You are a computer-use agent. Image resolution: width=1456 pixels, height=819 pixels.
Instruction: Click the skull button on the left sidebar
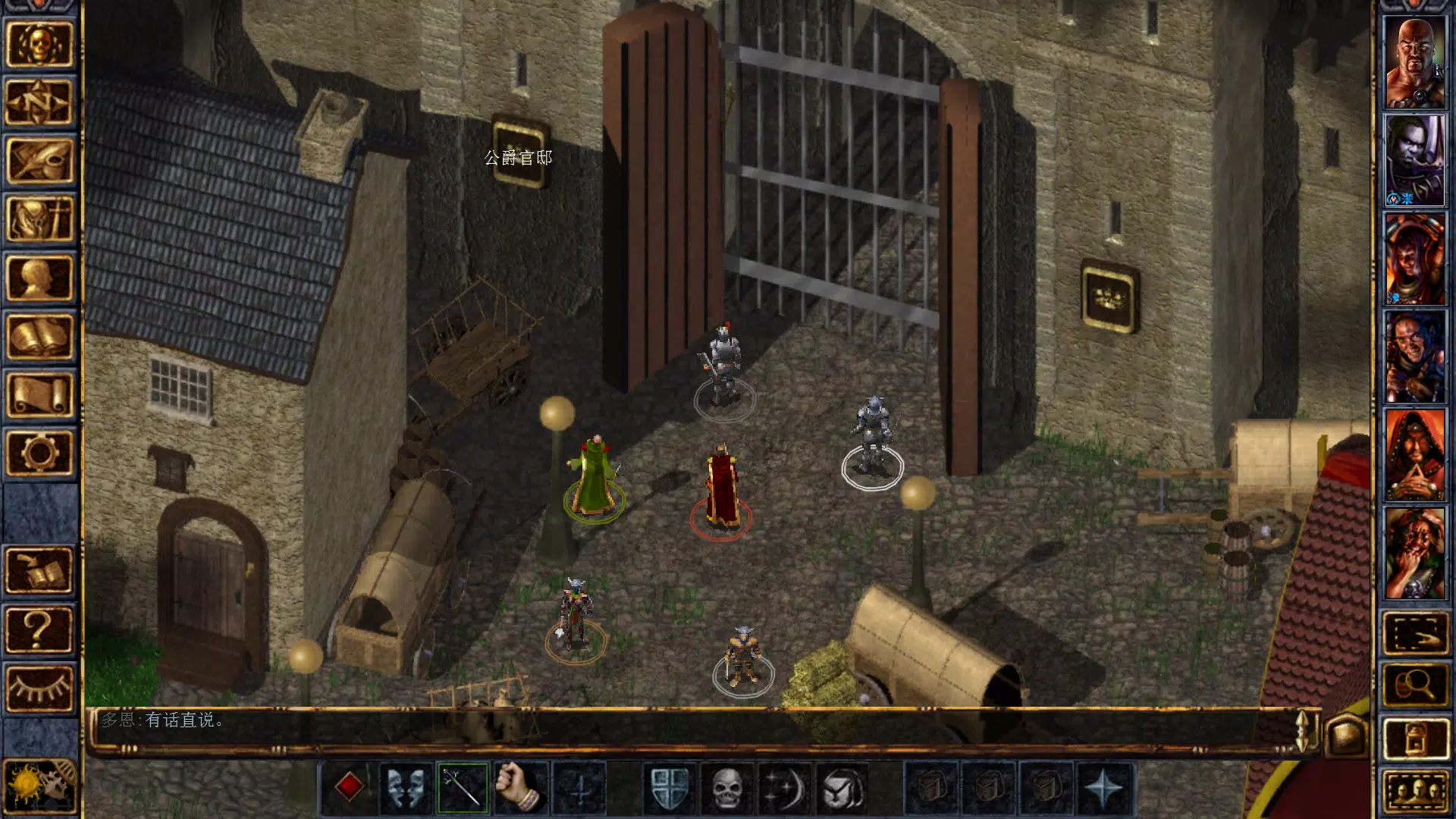[x=39, y=44]
